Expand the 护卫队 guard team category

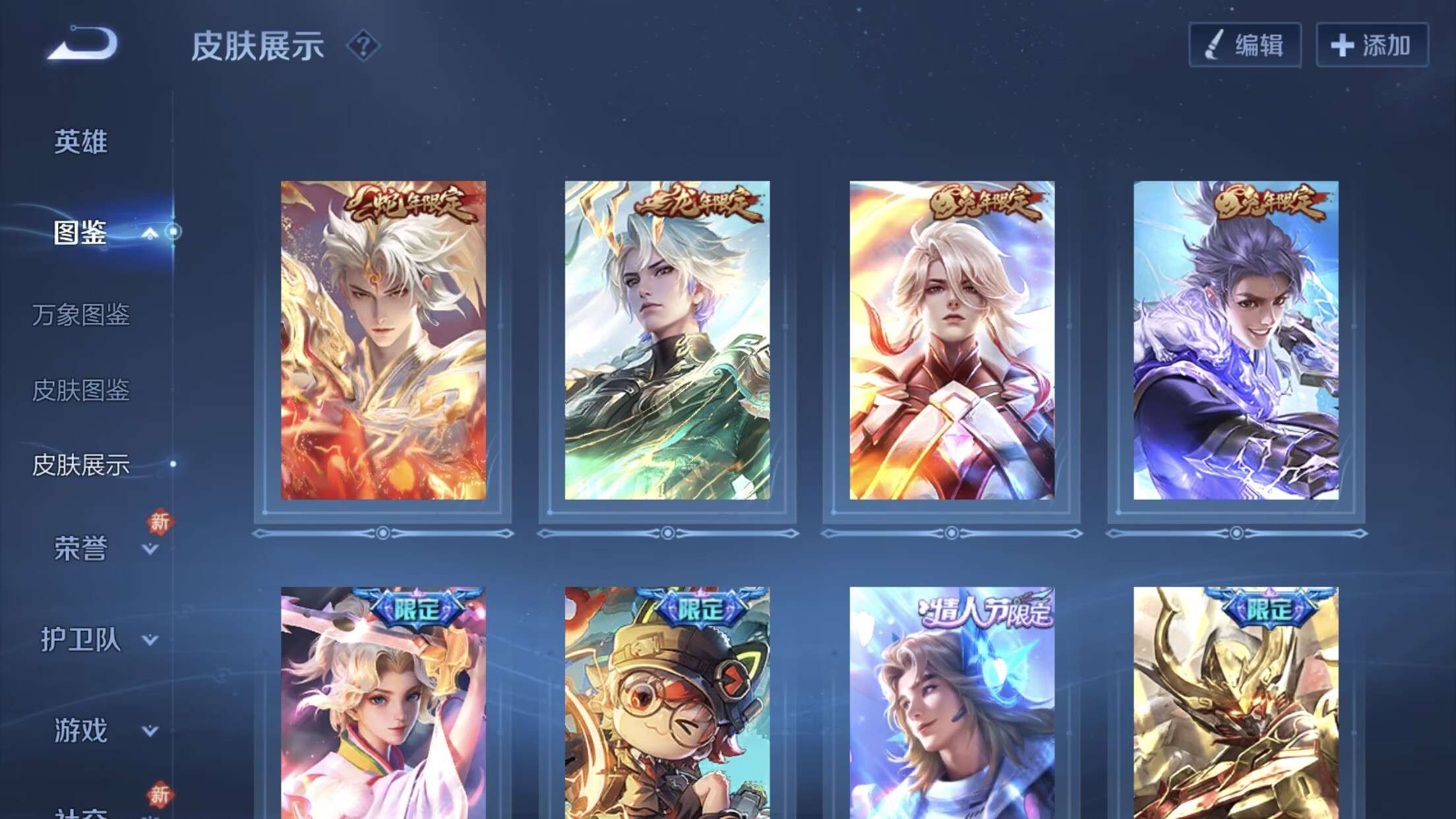tap(150, 640)
